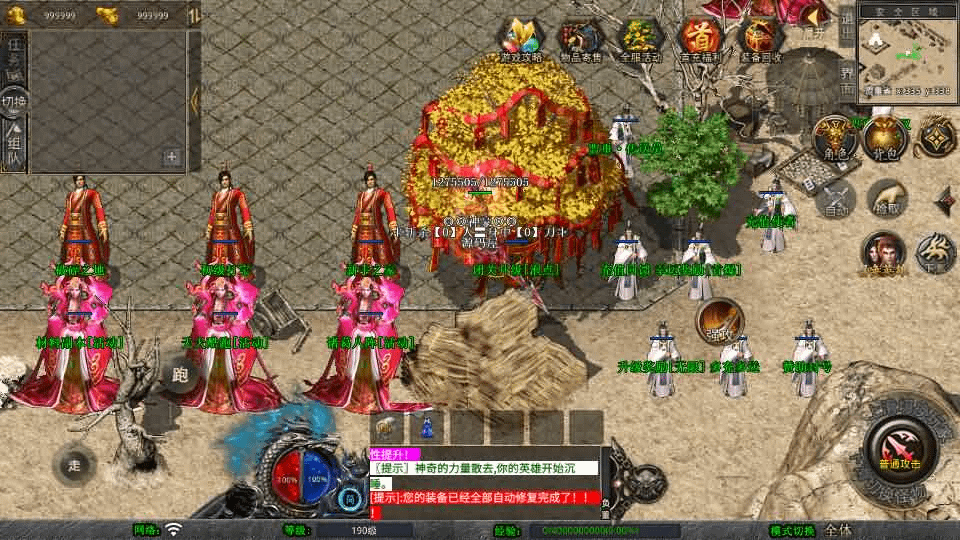Switch to 走 walk mode

coord(74,464)
